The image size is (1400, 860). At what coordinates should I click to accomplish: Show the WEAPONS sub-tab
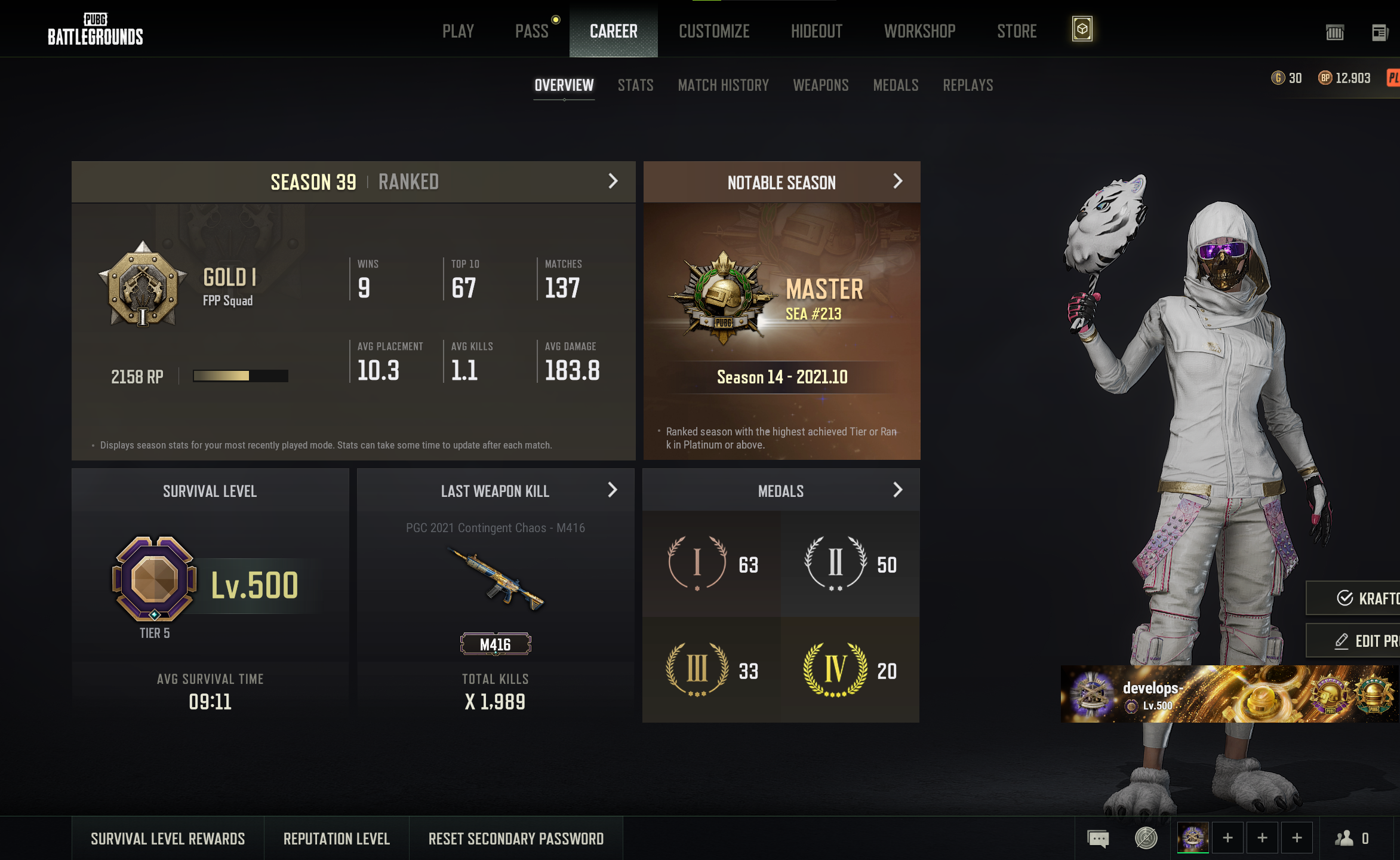[820, 85]
